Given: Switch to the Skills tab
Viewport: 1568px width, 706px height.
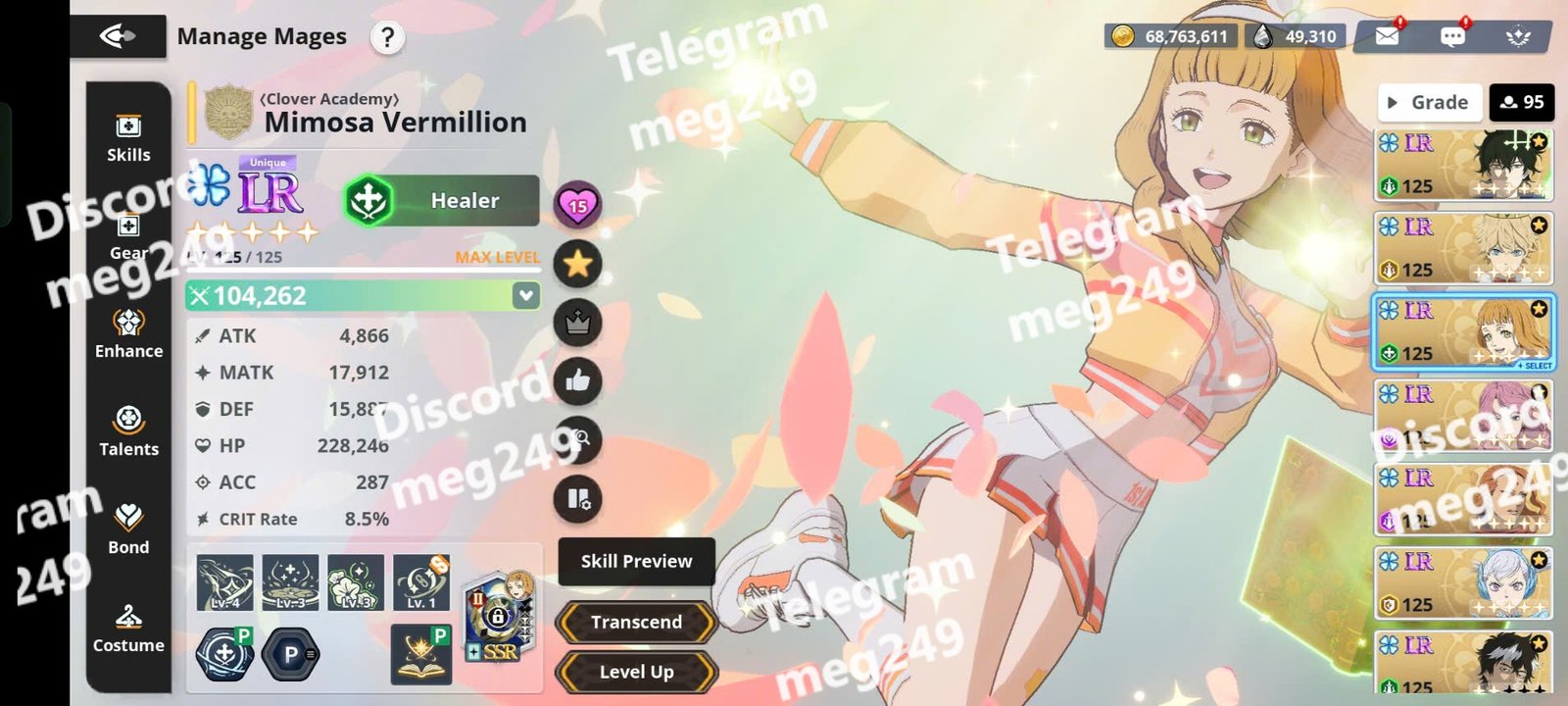Looking at the screenshot, I should tap(128, 138).
